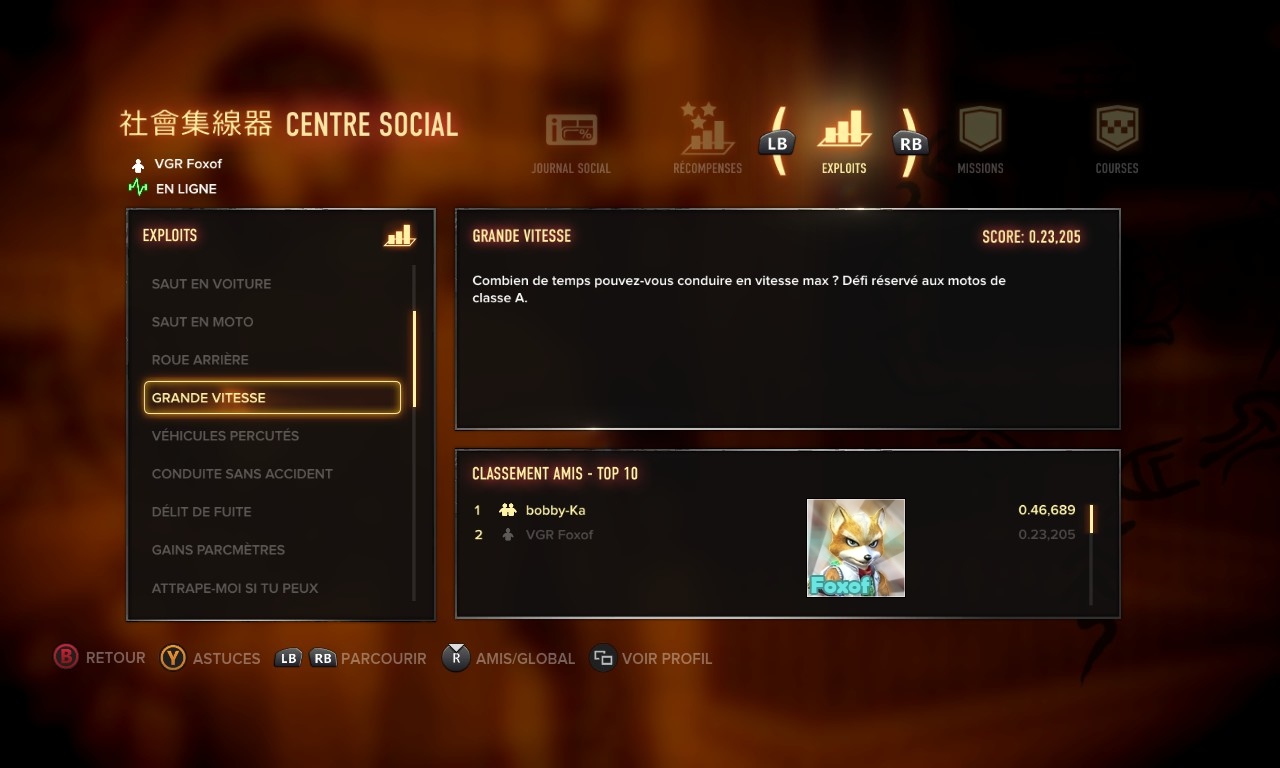
Task: Select Véhicules percutés in the list
Action: click(225, 436)
